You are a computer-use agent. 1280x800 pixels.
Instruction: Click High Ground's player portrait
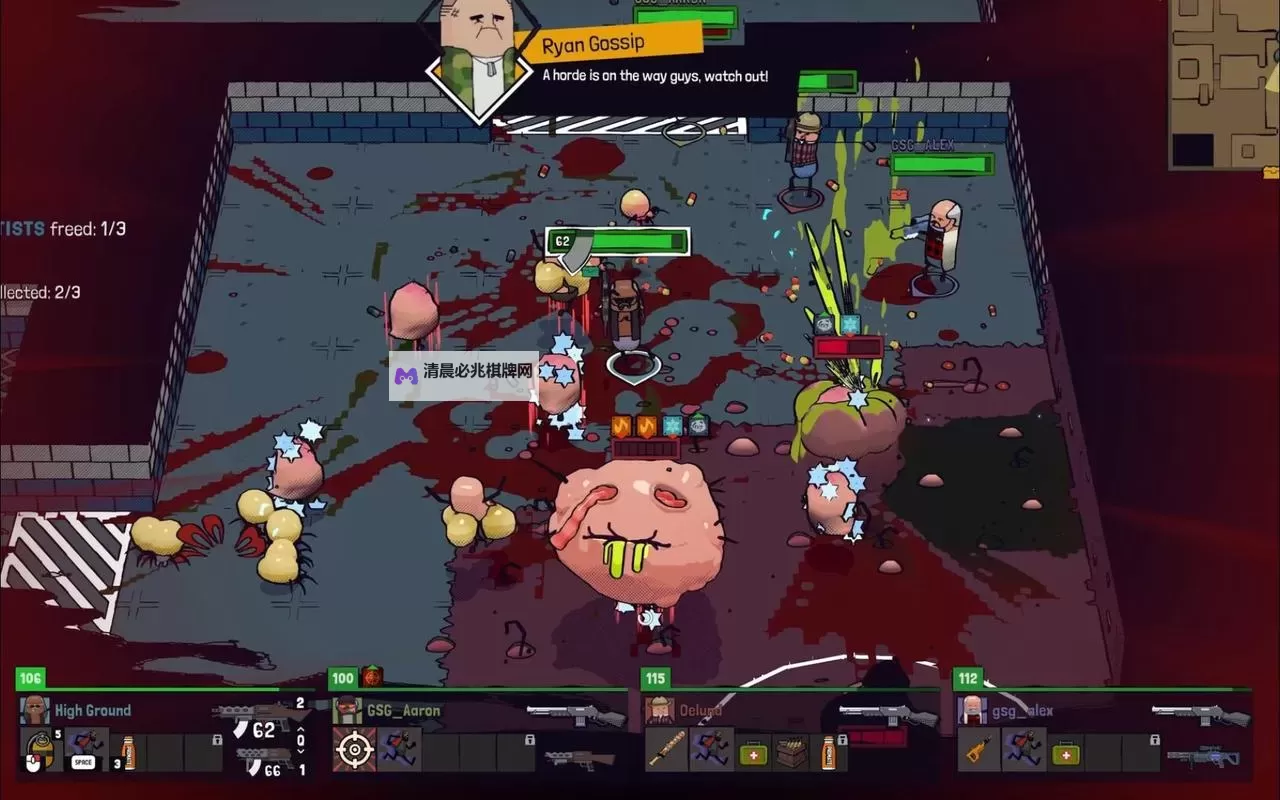coord(35,710)
